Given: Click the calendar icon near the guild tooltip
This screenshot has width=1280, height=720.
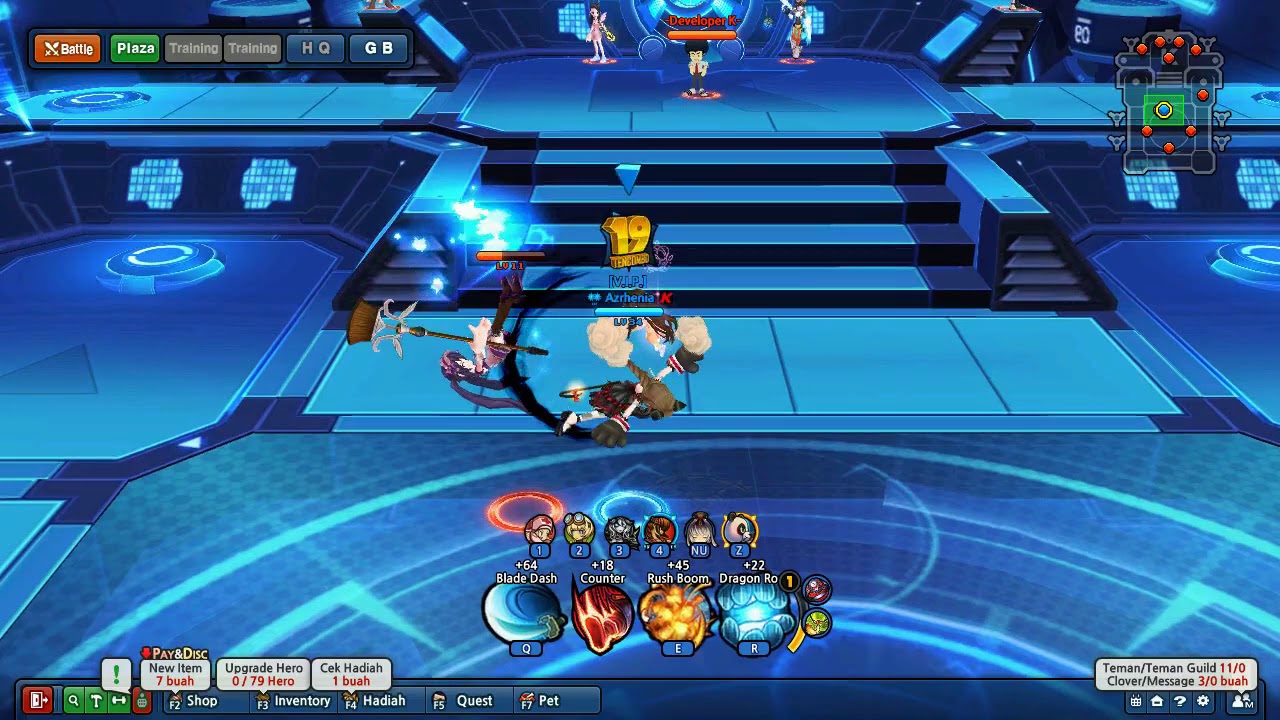Looking at the screenshot, I should (x=1137, y=700).
